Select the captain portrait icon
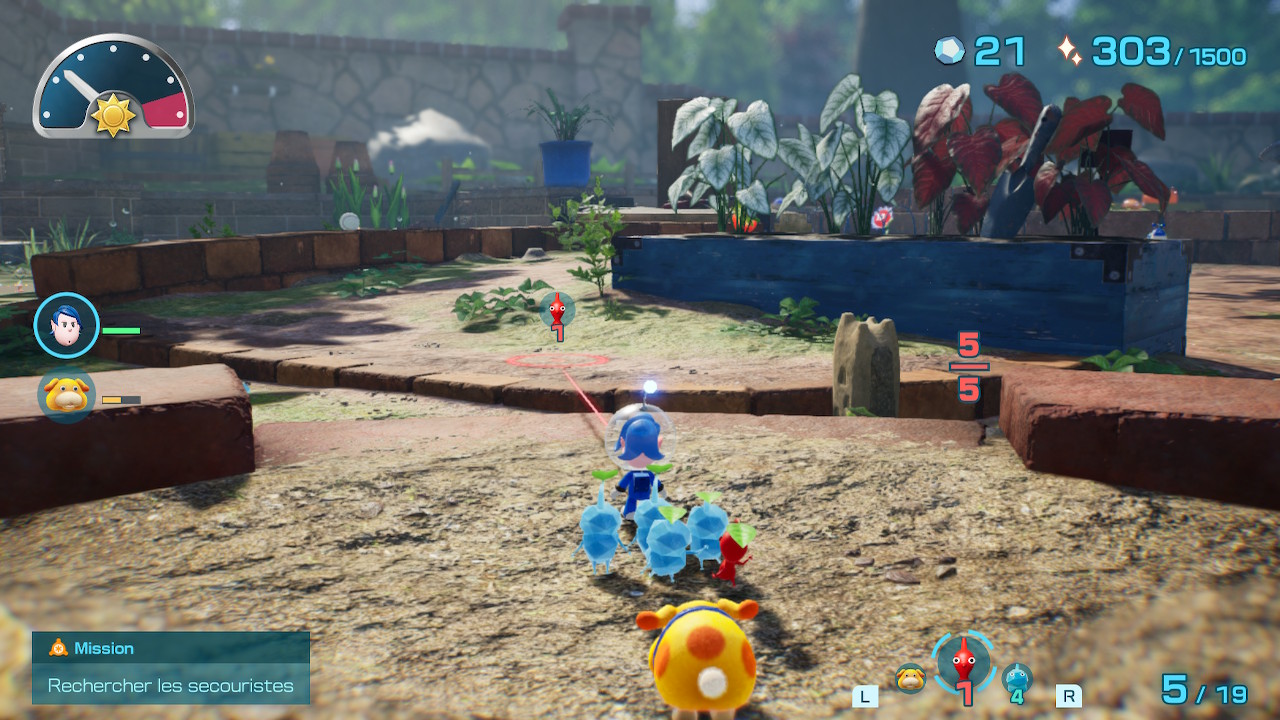1280x720 pixels. pos(67,326)
